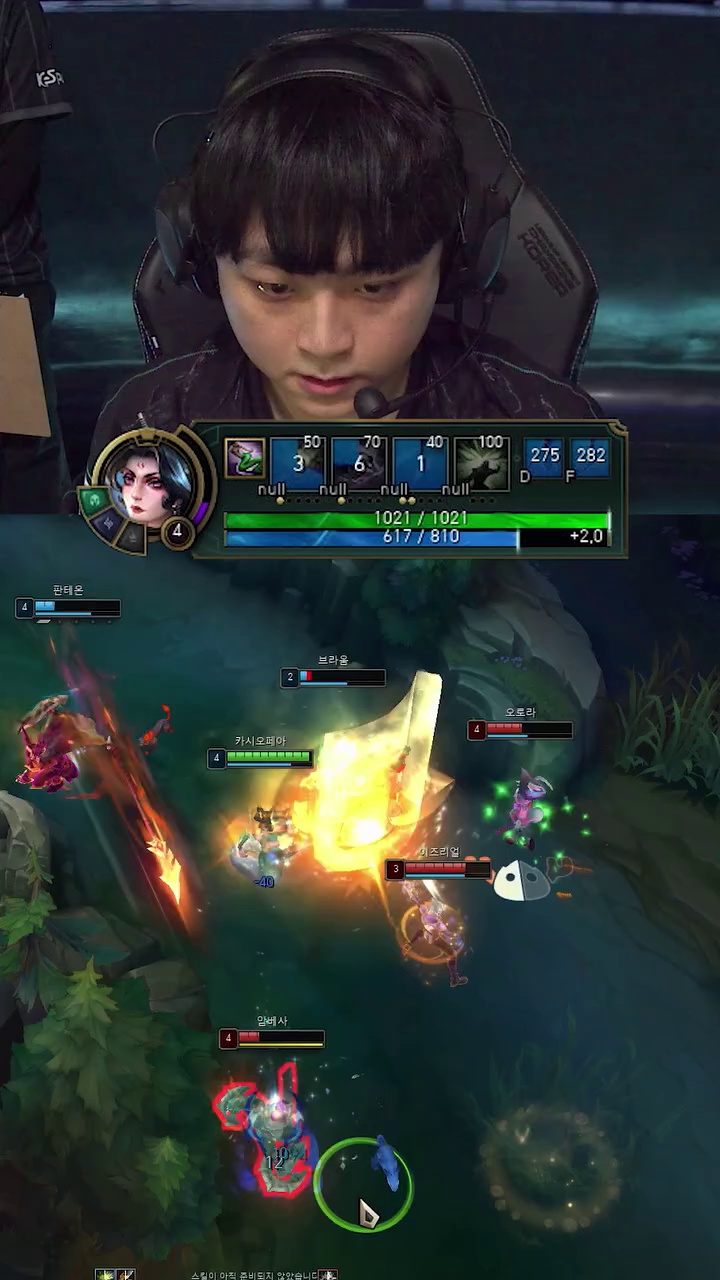
Task: Cast the second ability showing cooldown 6
Action: pos(359,463)
